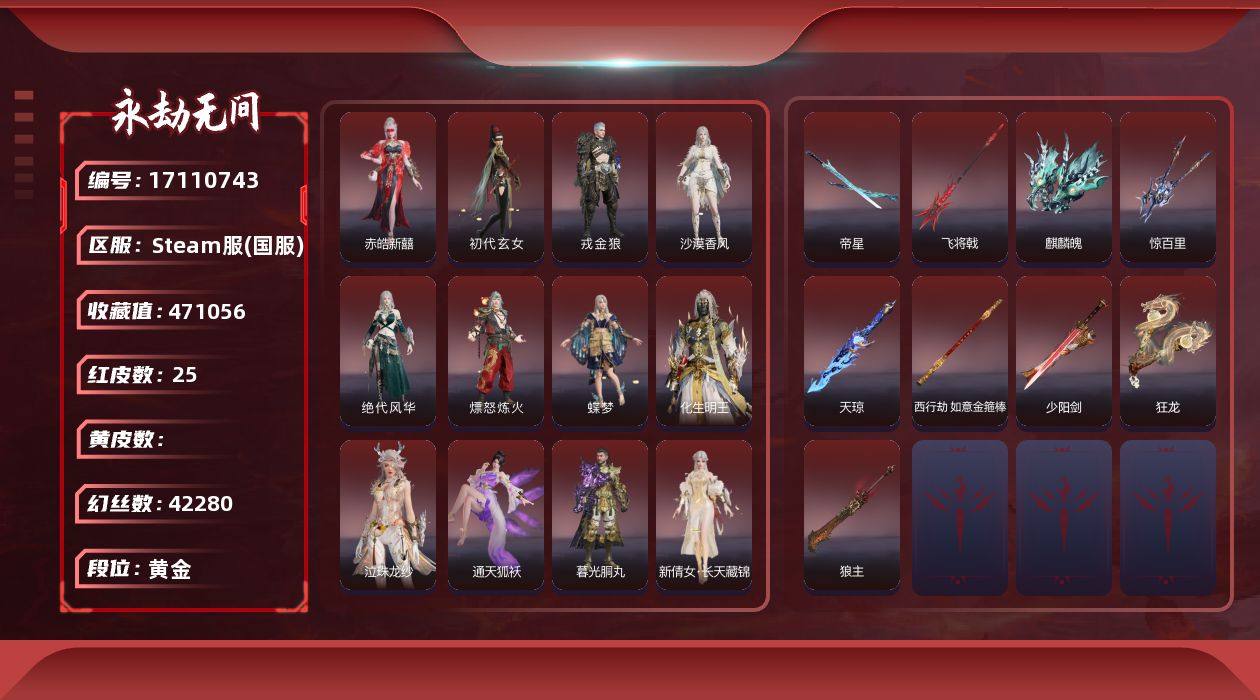Open the 狼主 weapon card
The height and width of the screenshot is (700, 1260).
[852, 515]
